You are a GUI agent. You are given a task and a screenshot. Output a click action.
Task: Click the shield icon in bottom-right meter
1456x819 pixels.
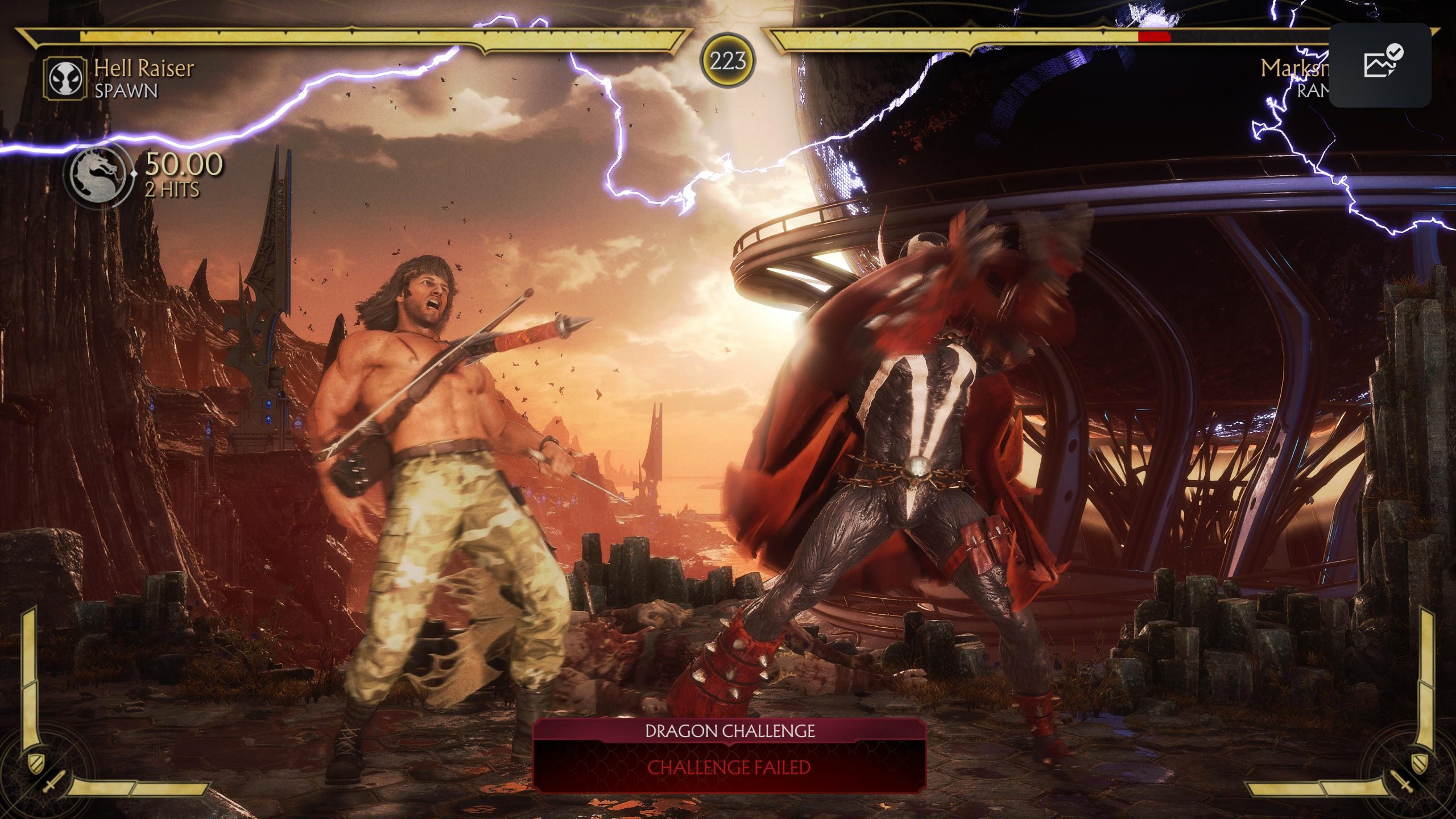(x=1420, y=764)
